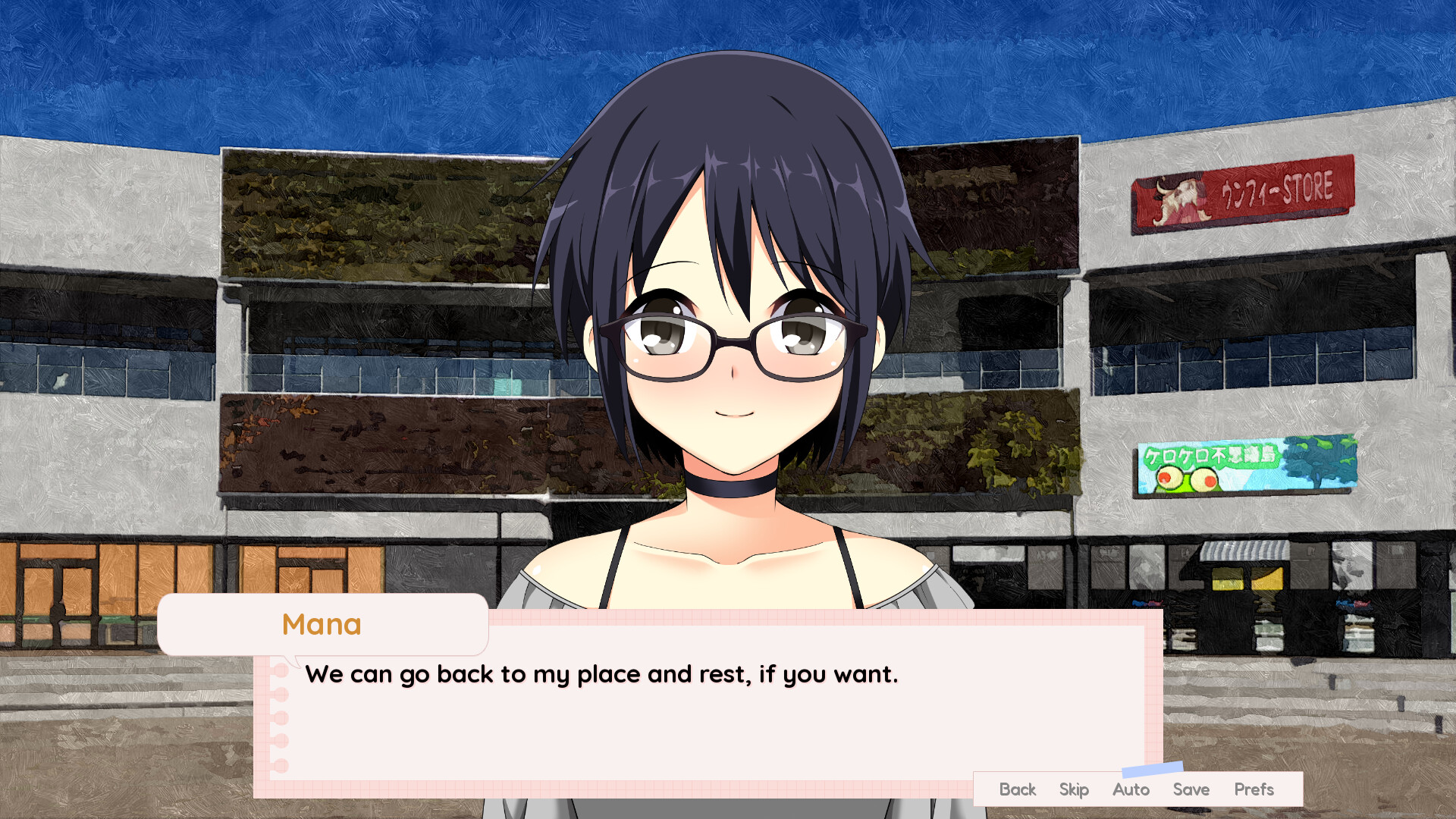The height and width of the screenshot is (819, 1456).
Task: Rewind dialogue with the Back button
Action: point(1017,789)
